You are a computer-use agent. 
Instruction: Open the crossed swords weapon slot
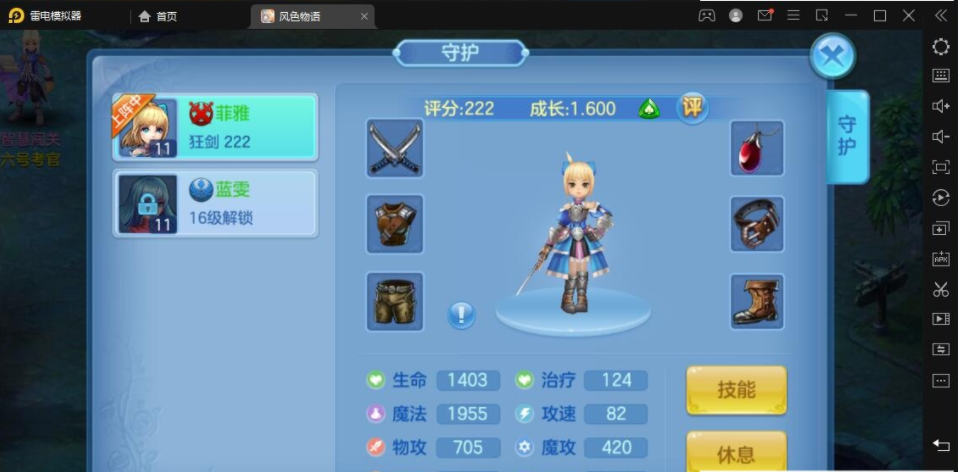(395, 149)
